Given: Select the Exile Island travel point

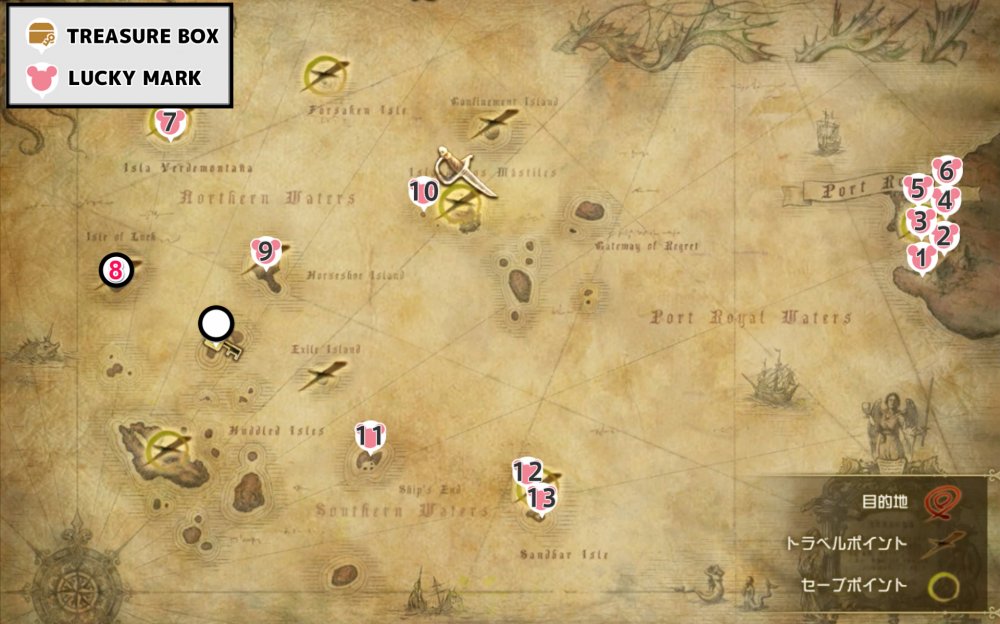Looking at the screenshot, I should pos(322,374).
